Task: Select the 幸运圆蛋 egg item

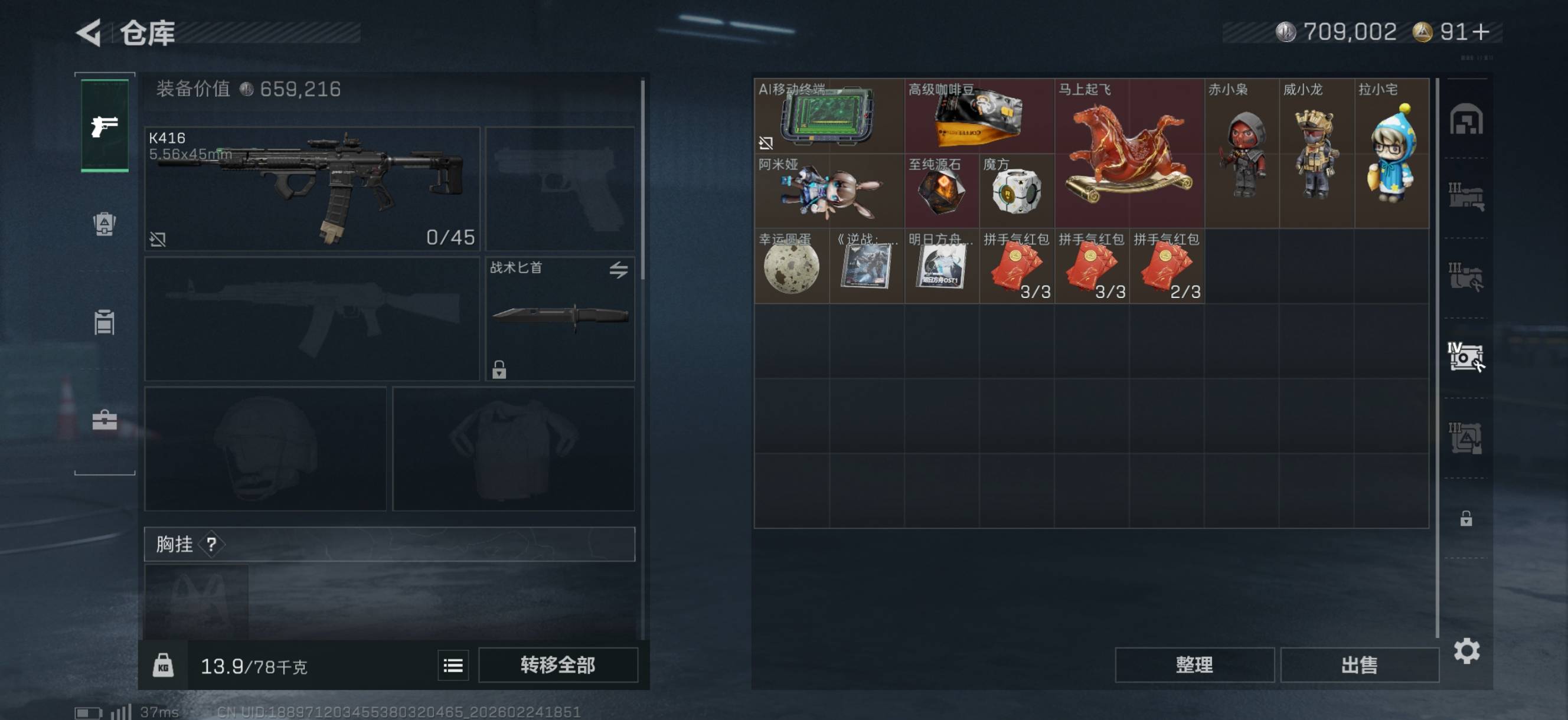Action: coord(791,267)
